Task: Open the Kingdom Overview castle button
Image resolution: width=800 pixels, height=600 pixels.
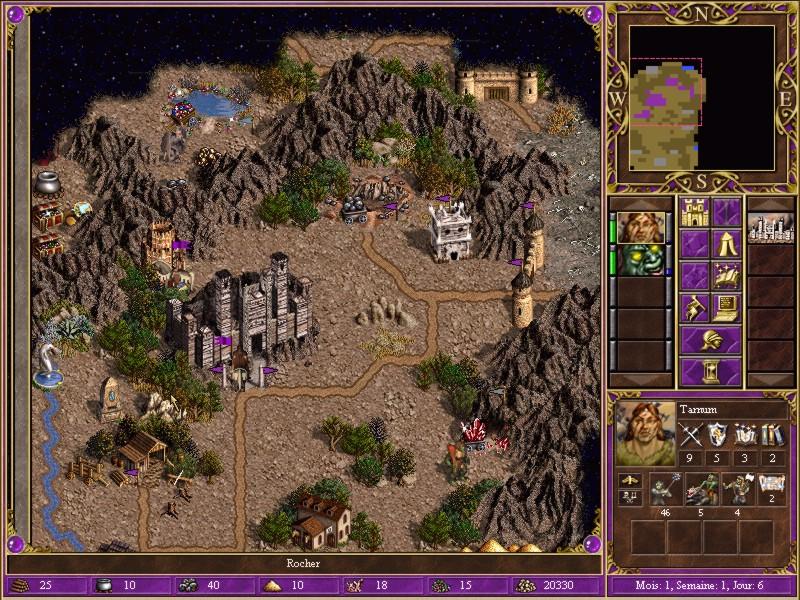Action: (x=695, y=213)
